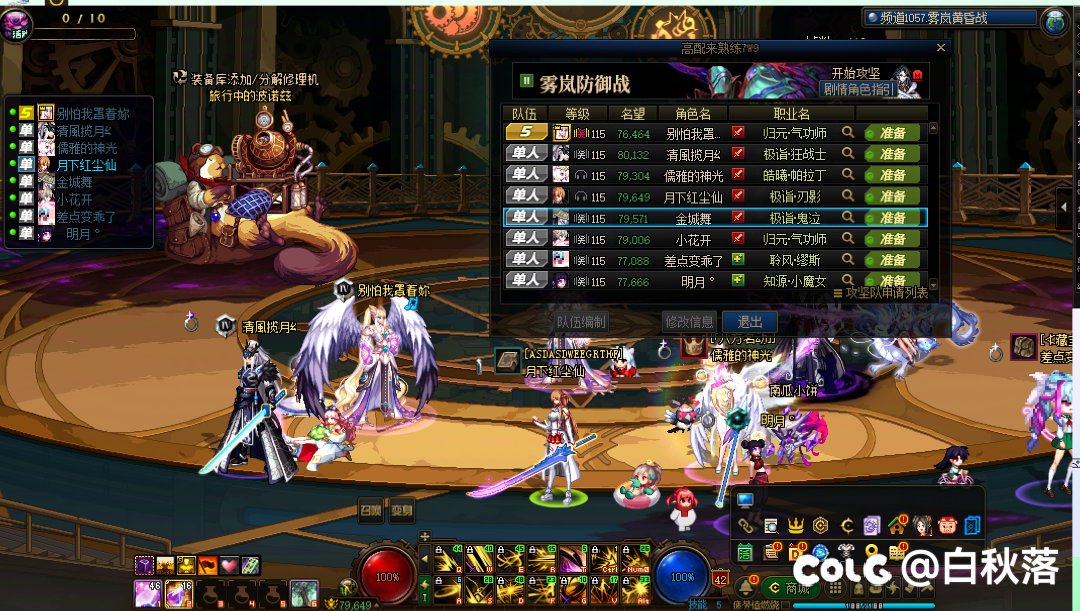Inspect 清風揽月 with the magnifier icon
The height and width of the screenshot is (611, 1080).
pos(847,154)
